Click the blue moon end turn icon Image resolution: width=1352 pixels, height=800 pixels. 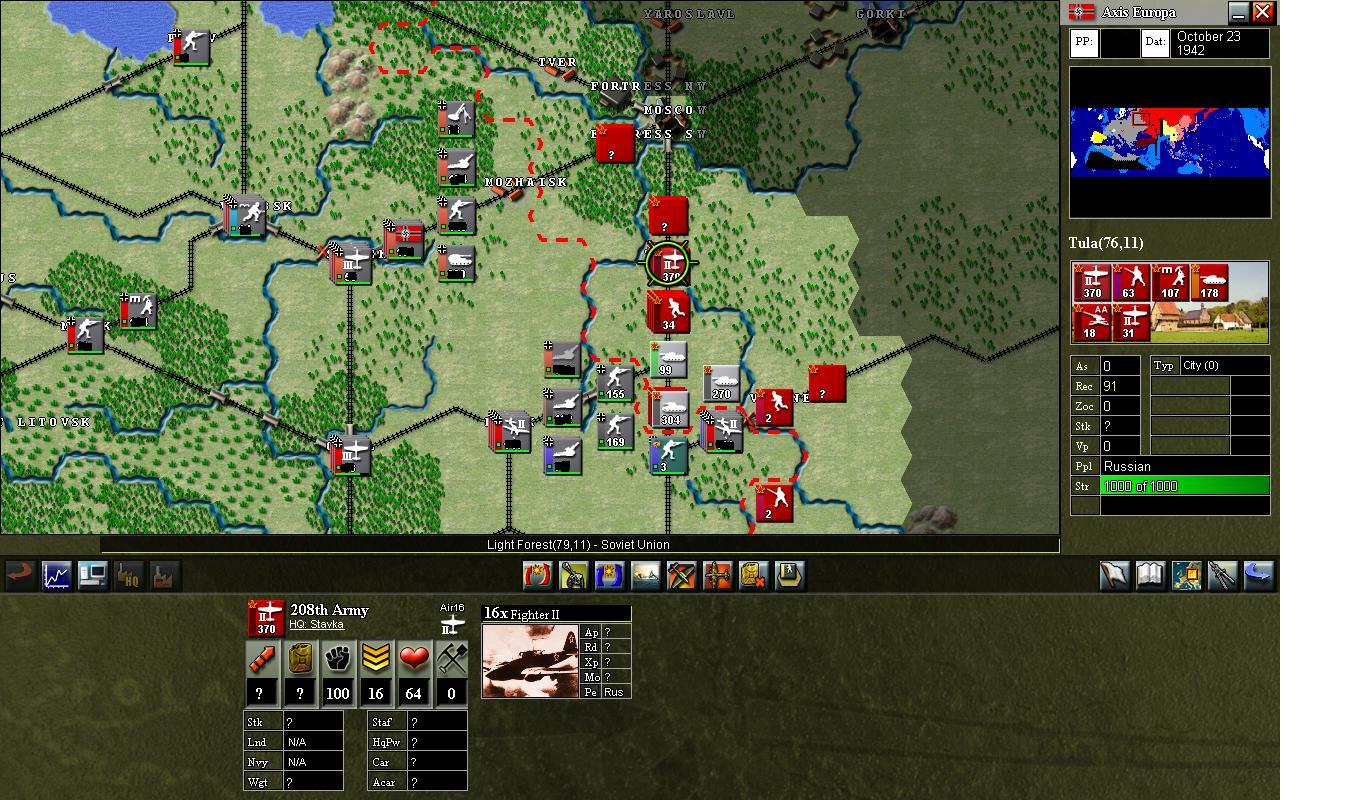tap(1257, 575)
